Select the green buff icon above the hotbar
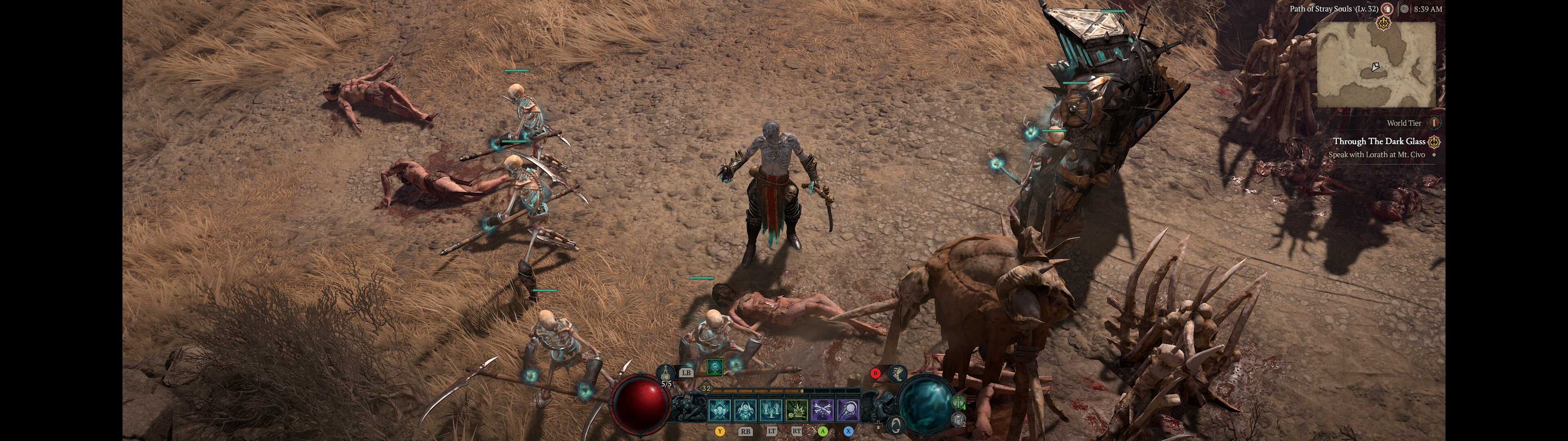This screenshot has height=441, width=1568. (715, 366)
